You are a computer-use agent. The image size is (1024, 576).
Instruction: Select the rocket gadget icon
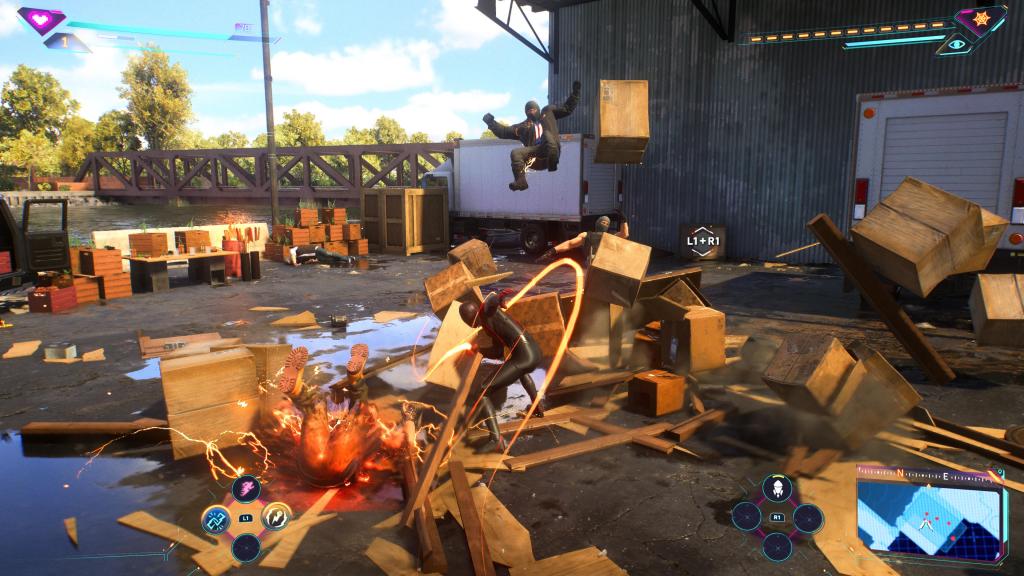(777, 488)
